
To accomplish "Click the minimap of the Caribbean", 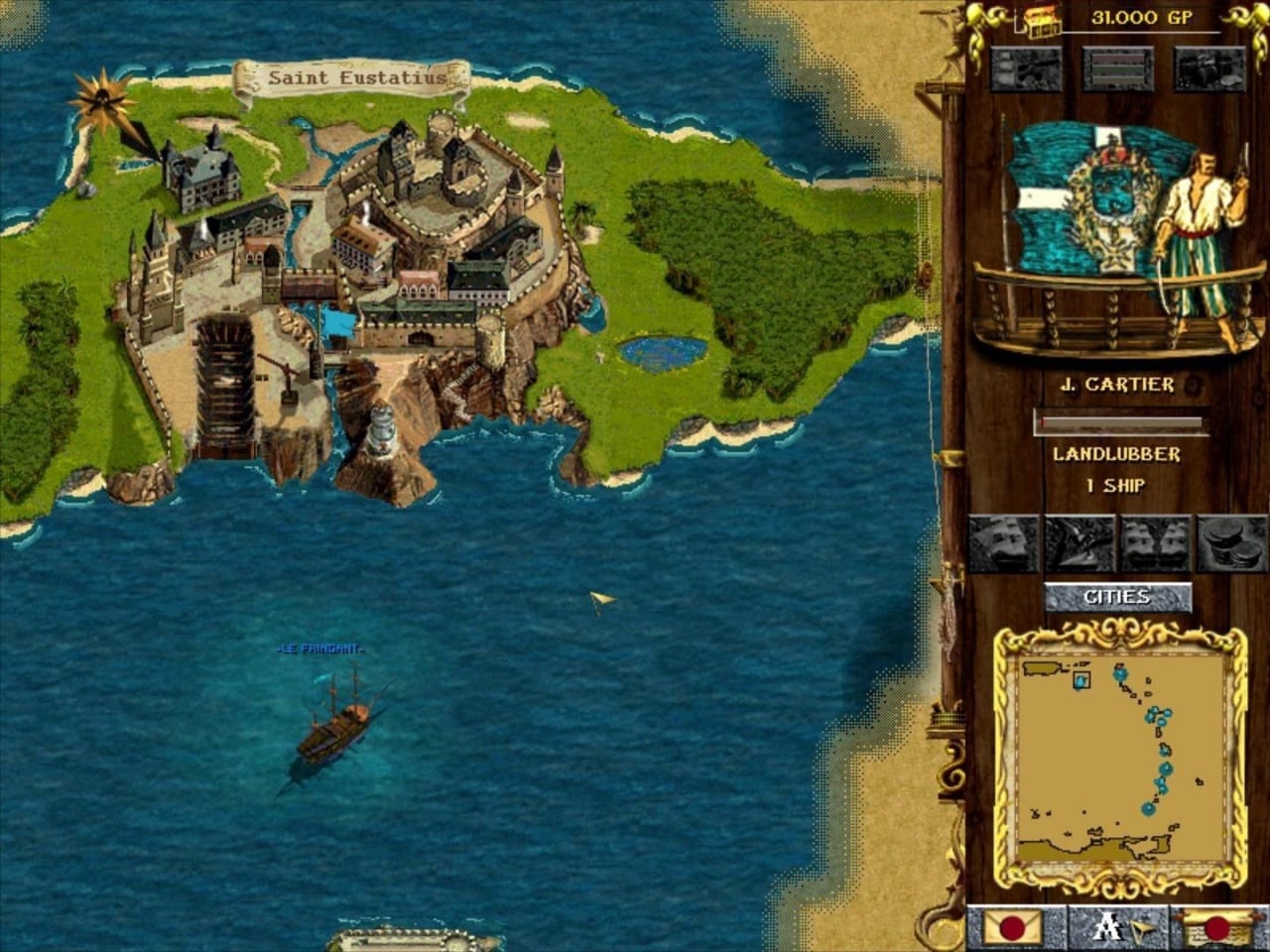I will point(1120,758).
